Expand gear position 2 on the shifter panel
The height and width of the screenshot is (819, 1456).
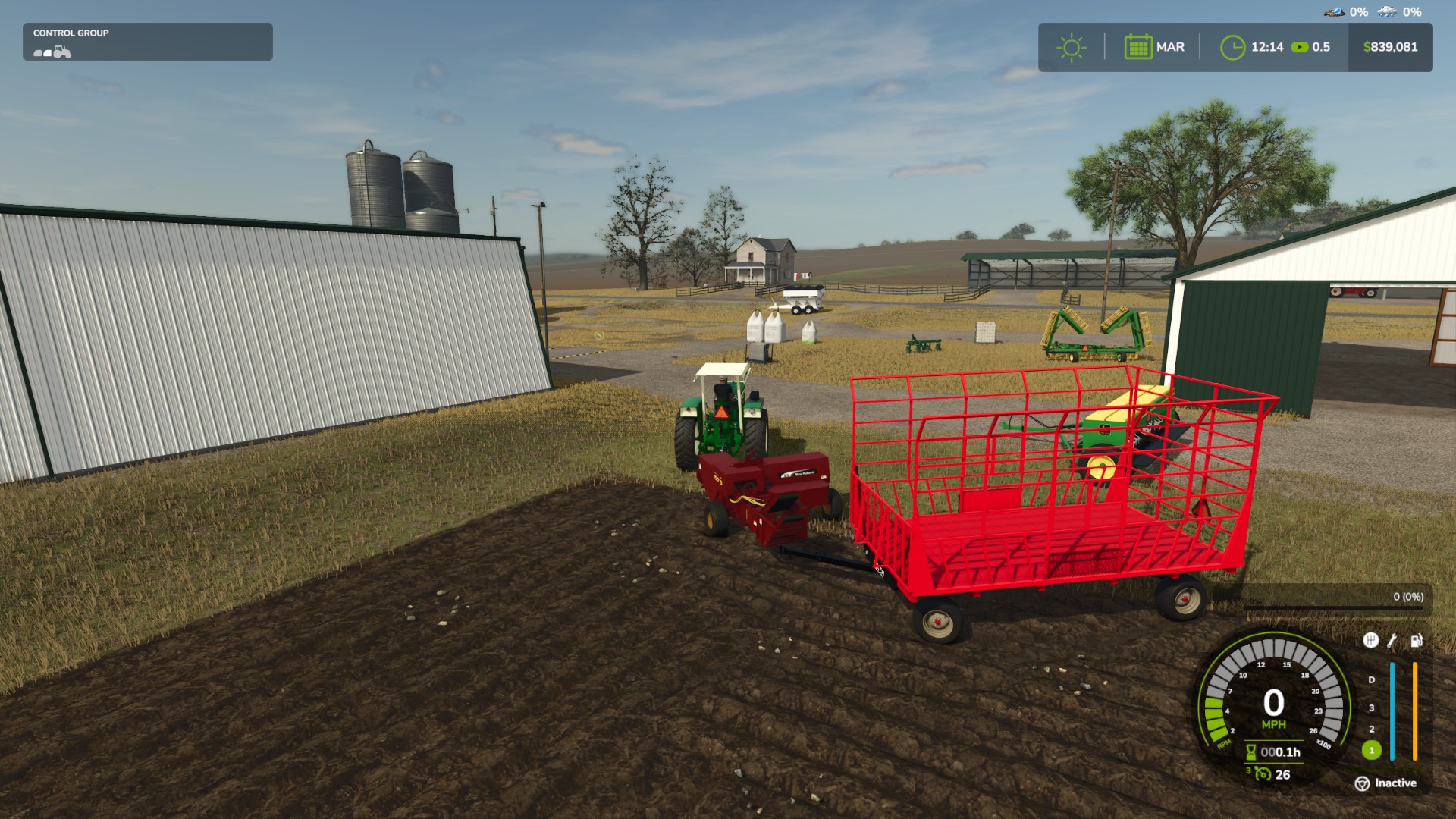pos(1370,730)
